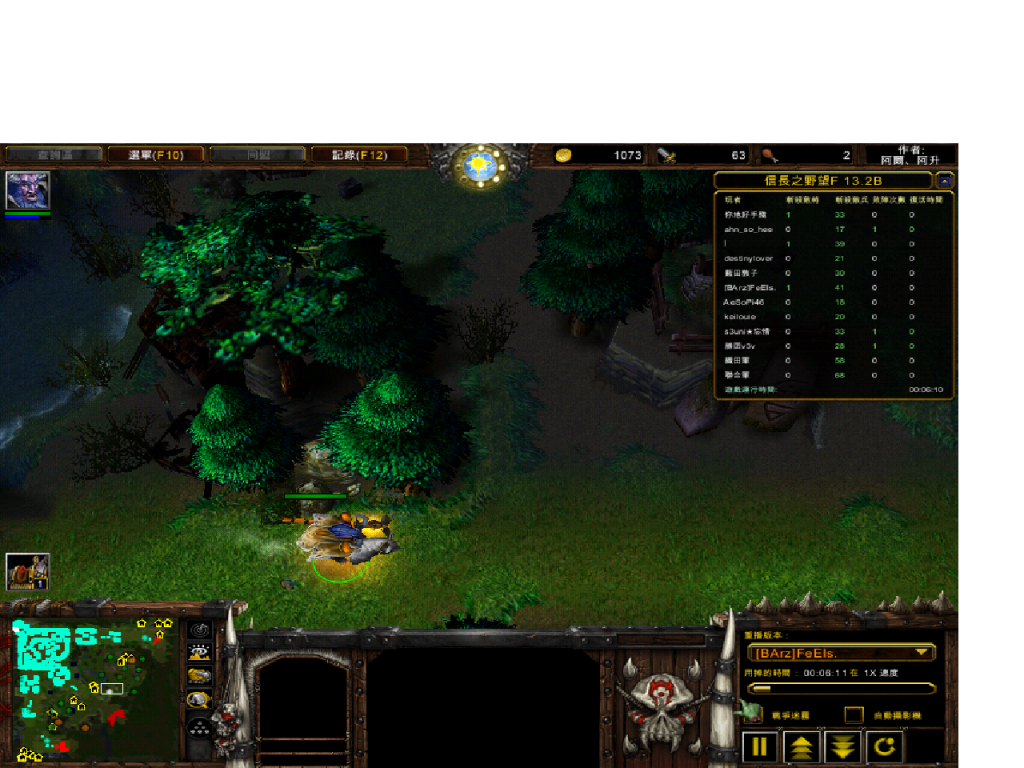Click the idle worker icon
The height and width of the screenshot is (768, 1024).
pyautogui.click(x=27, y=572)
